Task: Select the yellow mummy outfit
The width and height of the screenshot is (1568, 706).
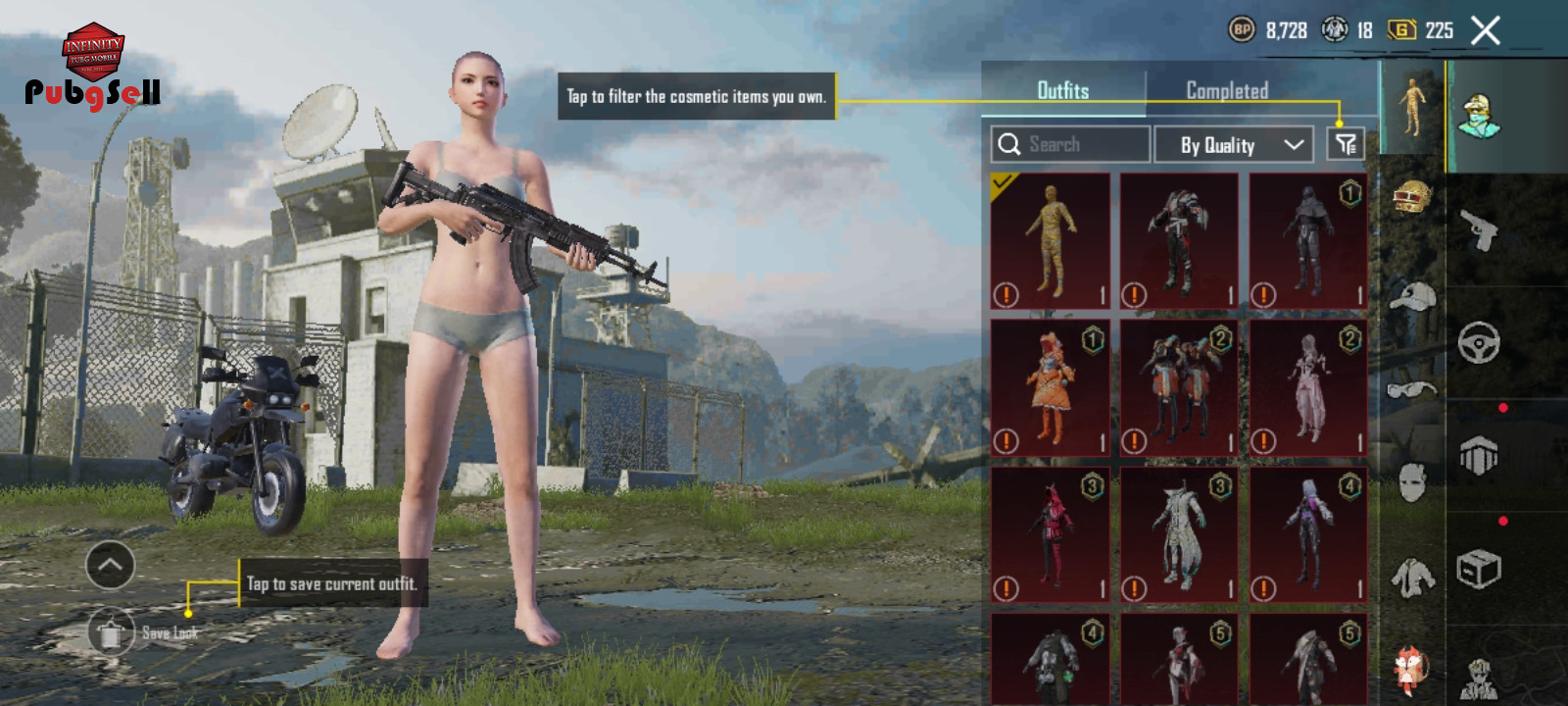Action: (x=1051, y=241)
